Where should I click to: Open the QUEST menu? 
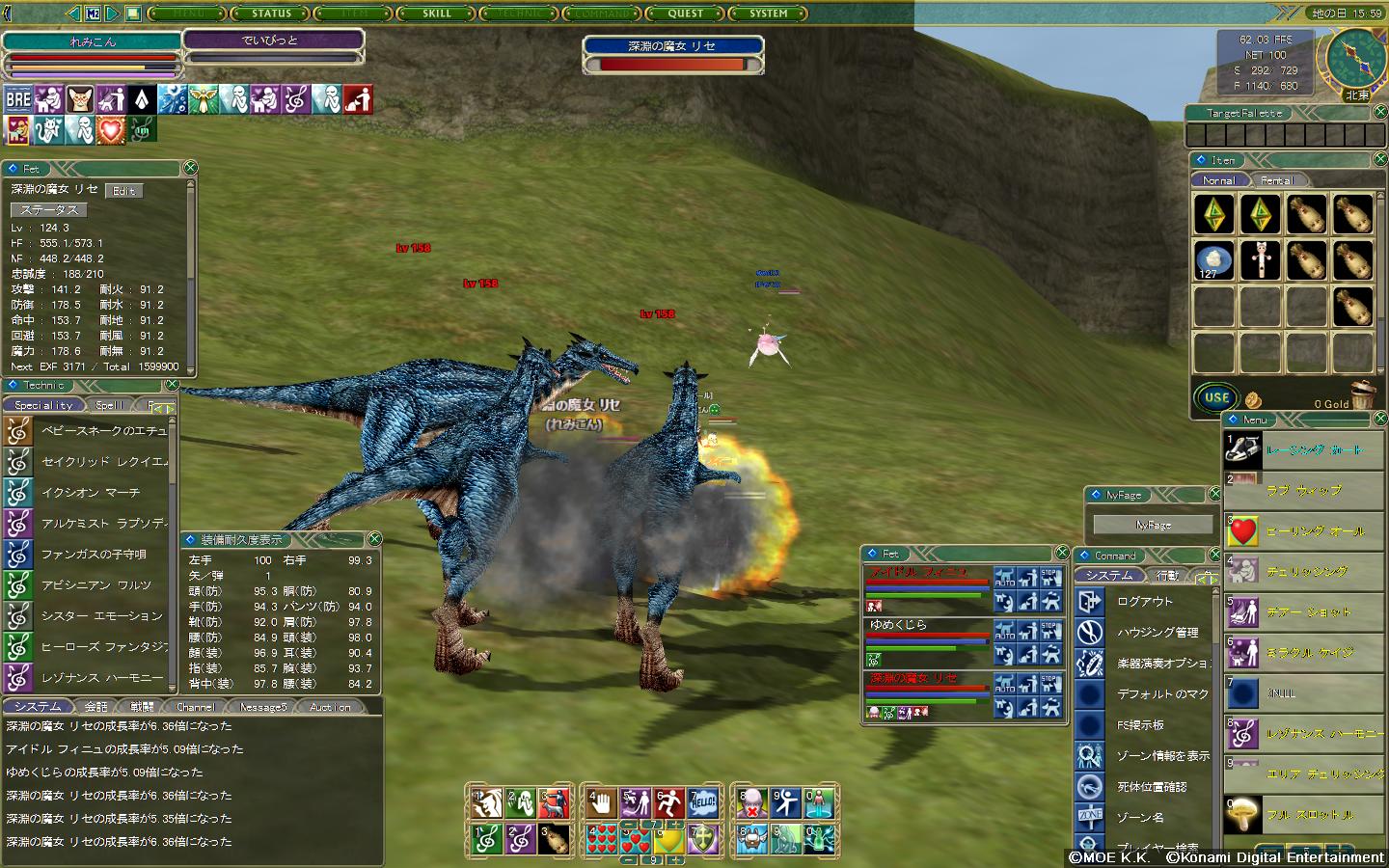686,14
